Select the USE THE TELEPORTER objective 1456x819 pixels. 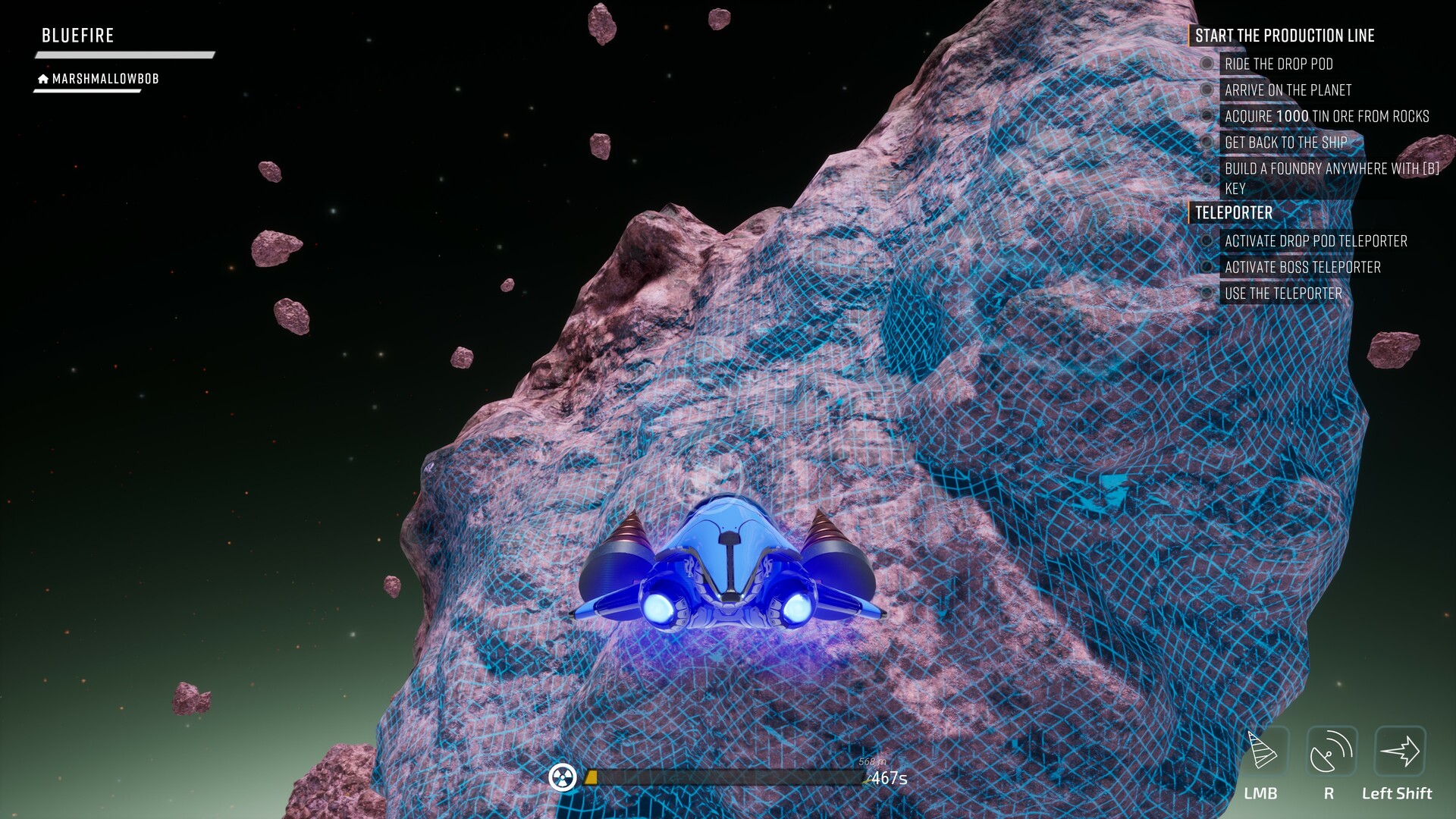[1283, 293]
